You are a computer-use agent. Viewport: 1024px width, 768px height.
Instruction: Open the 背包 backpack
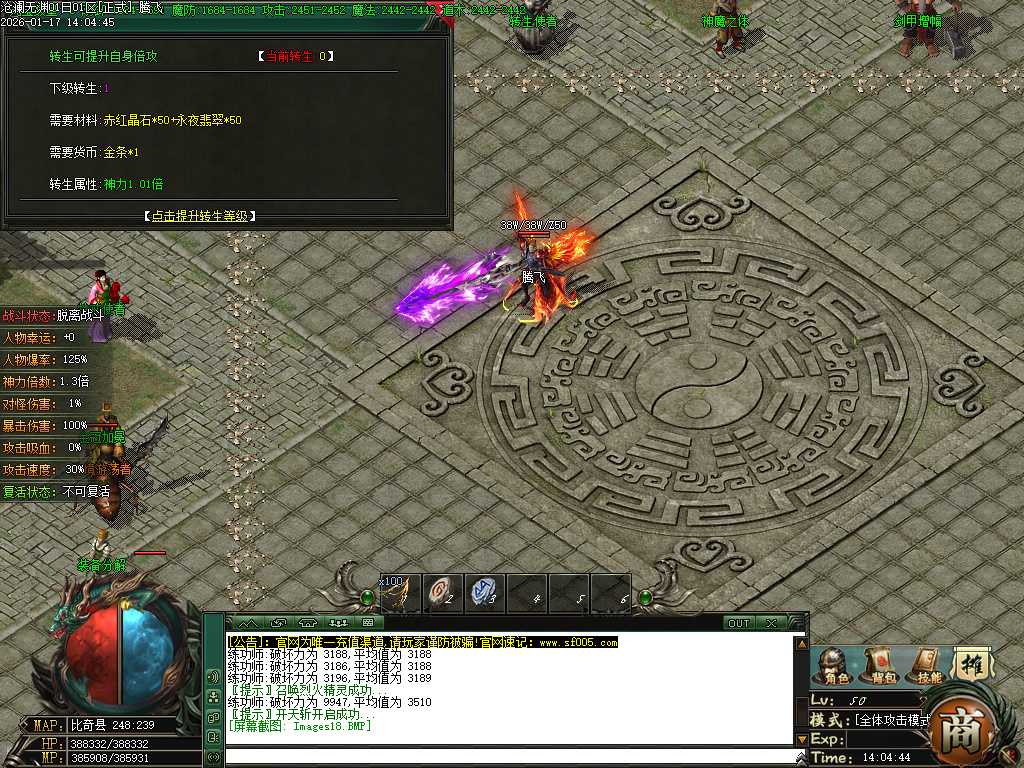[879, 665]
